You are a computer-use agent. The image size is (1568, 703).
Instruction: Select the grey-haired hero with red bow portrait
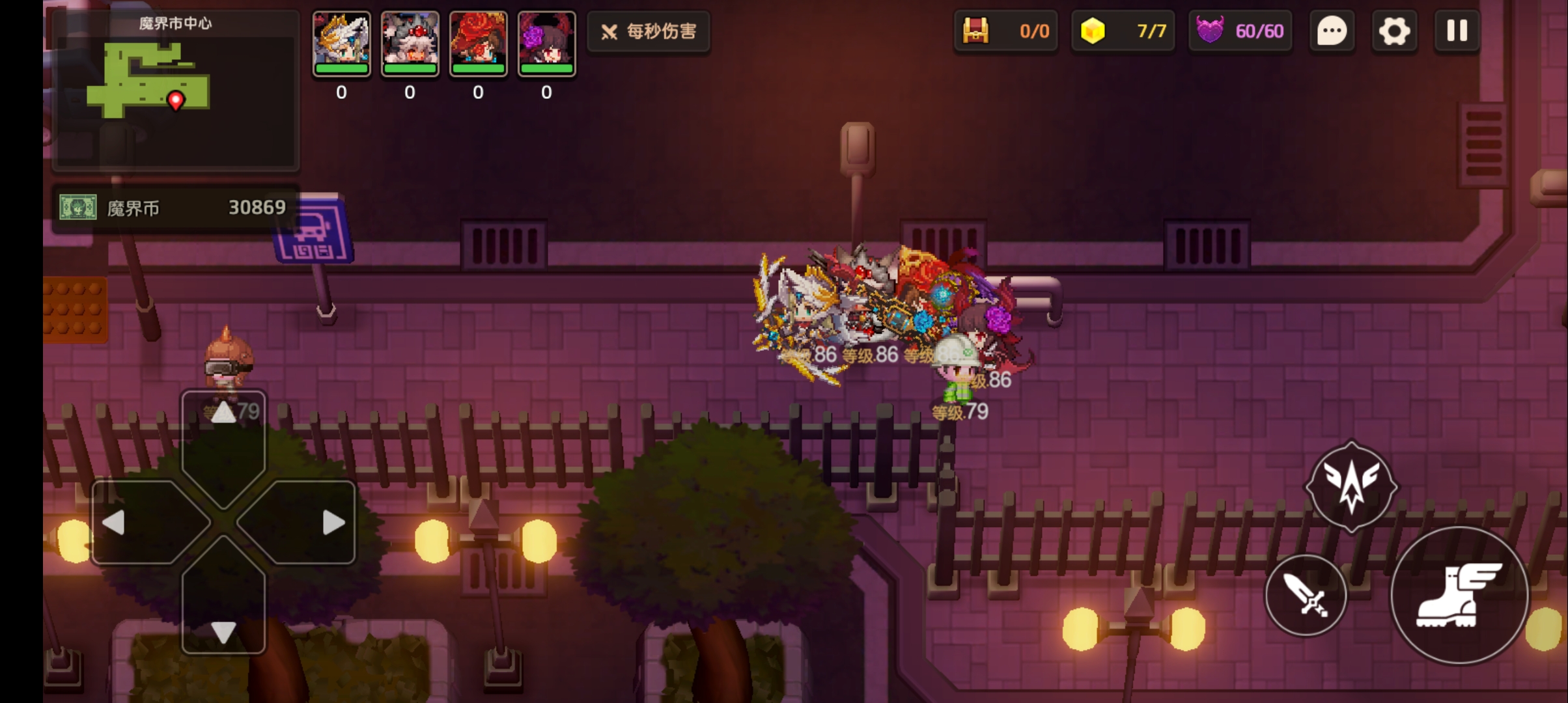(410, 43)
